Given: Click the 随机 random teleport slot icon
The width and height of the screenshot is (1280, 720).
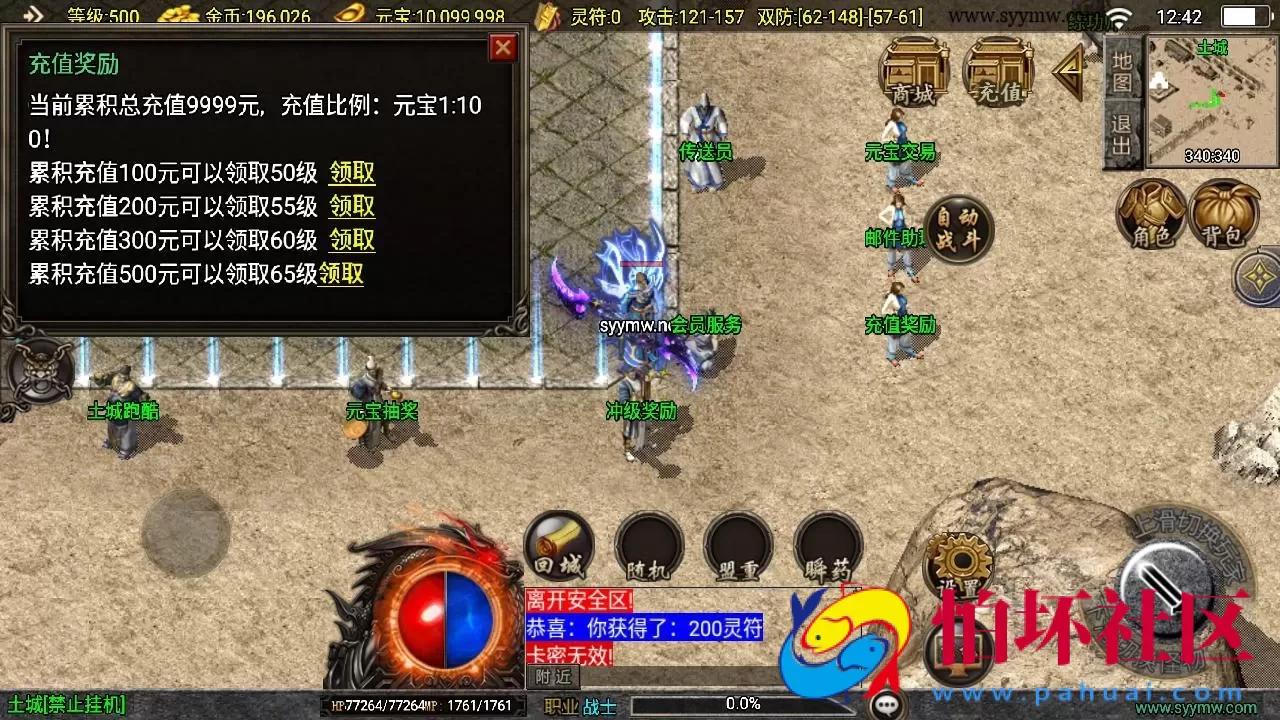Looking at the screenshot, I should pos(648,545).
